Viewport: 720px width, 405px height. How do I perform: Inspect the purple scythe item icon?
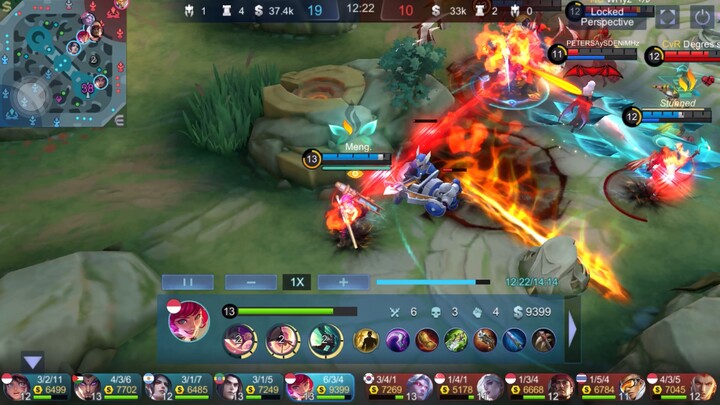pyautogui.click(x=397, y=340)
